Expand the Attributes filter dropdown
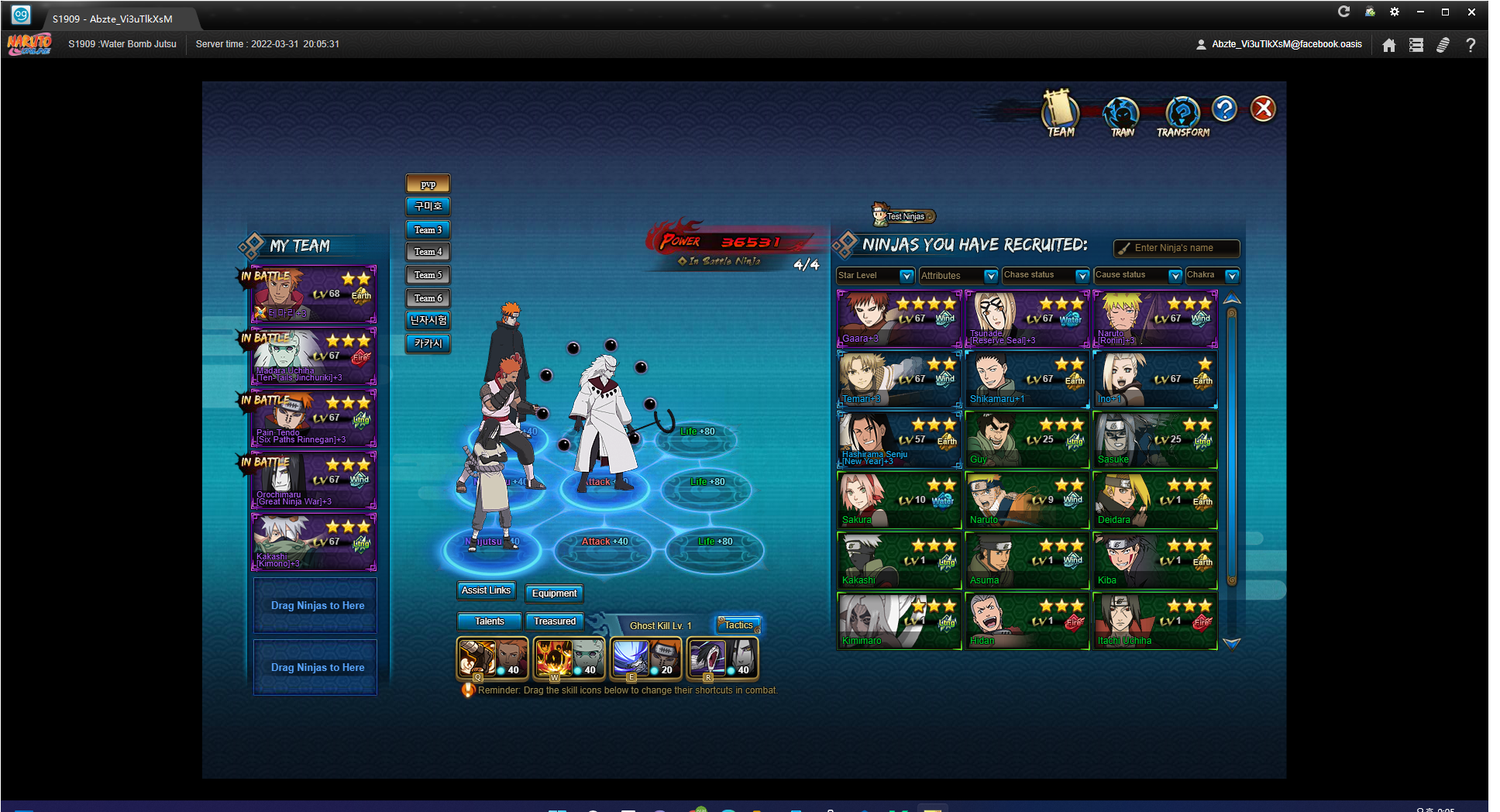The image size is (1500, 812). click(958, 276)
